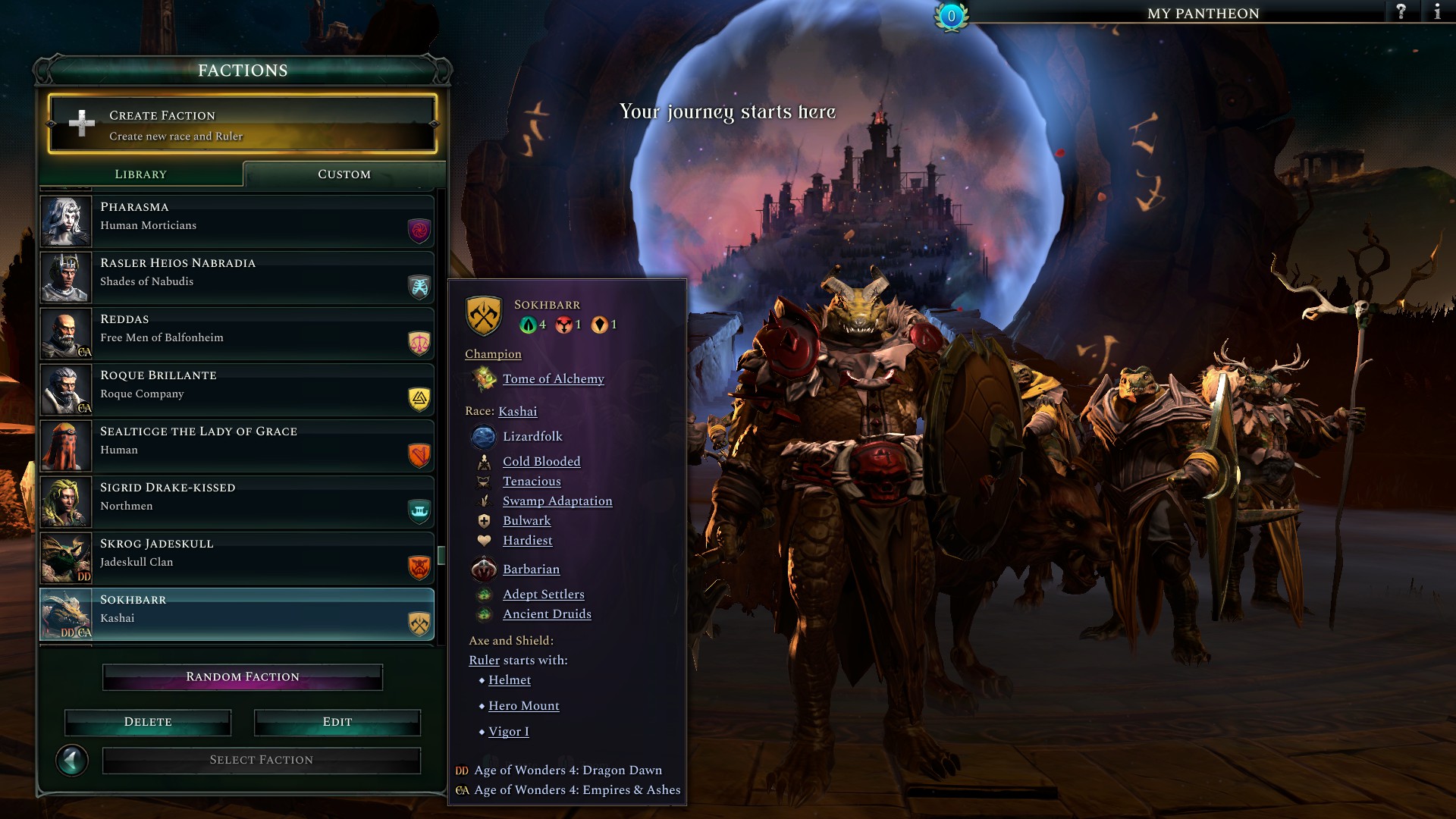Edit the selected faction
Image resolution: width=1456 pixels, height=819 pixels.
click(x=337, y=722)
